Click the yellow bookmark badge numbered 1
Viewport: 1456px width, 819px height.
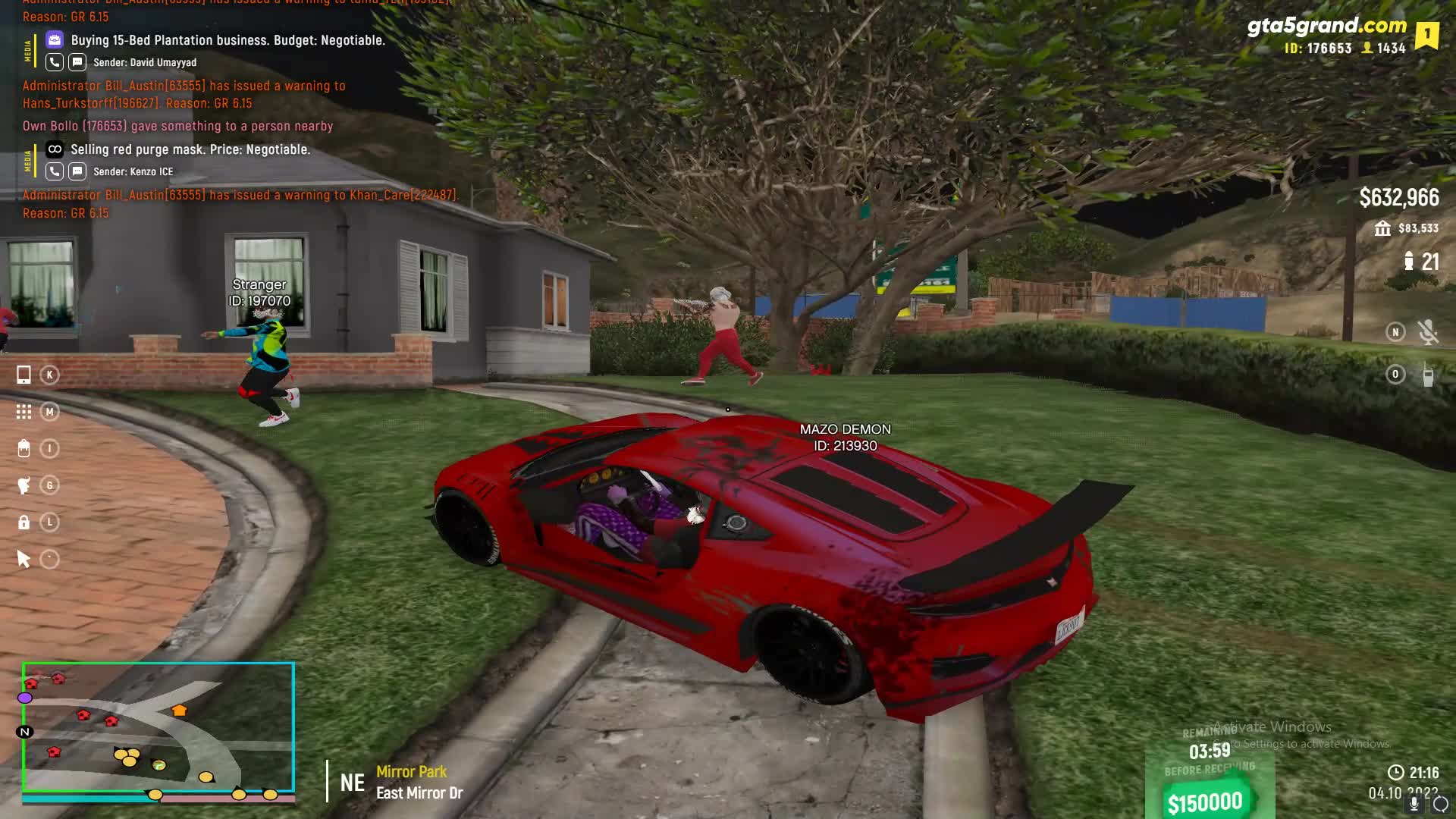[1426, 35]
